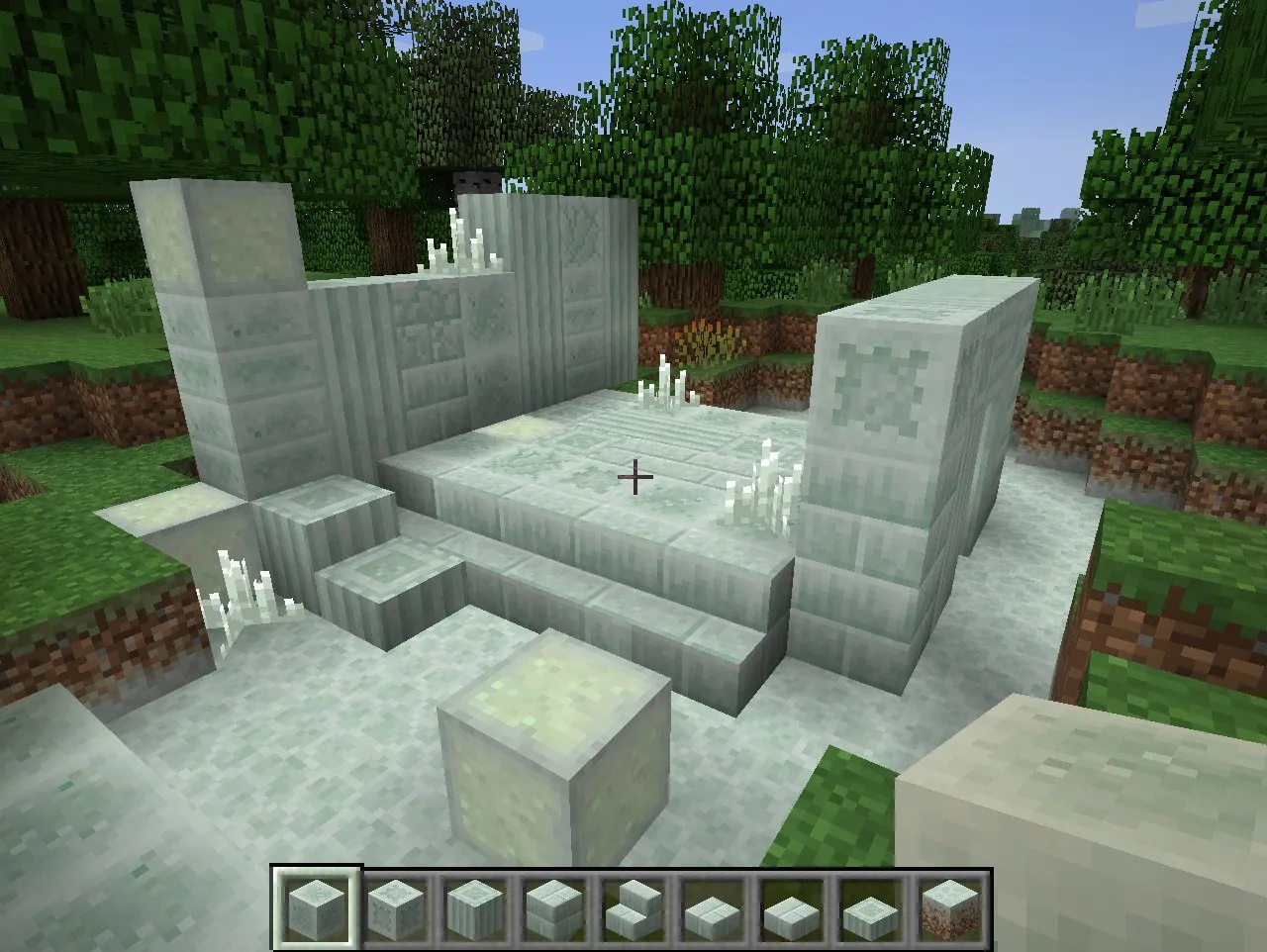This screenshot has width=1267, height=952.
Task: Select the chiseled block in hotbar slot two
Action: pos(394,905)
